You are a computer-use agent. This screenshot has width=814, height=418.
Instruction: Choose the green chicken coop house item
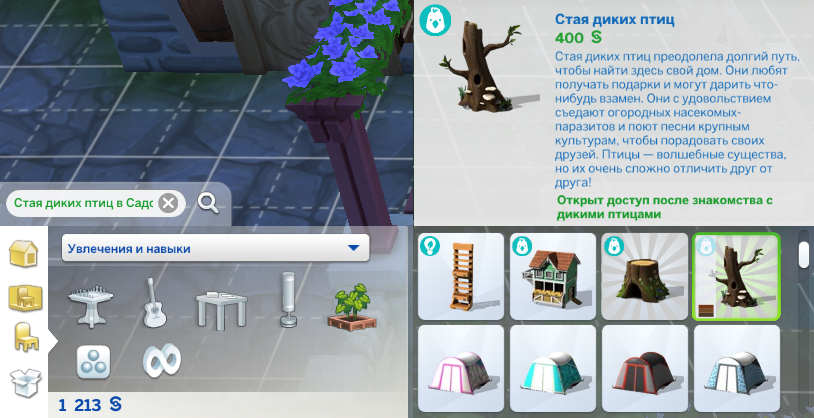[x=552, y=277]
